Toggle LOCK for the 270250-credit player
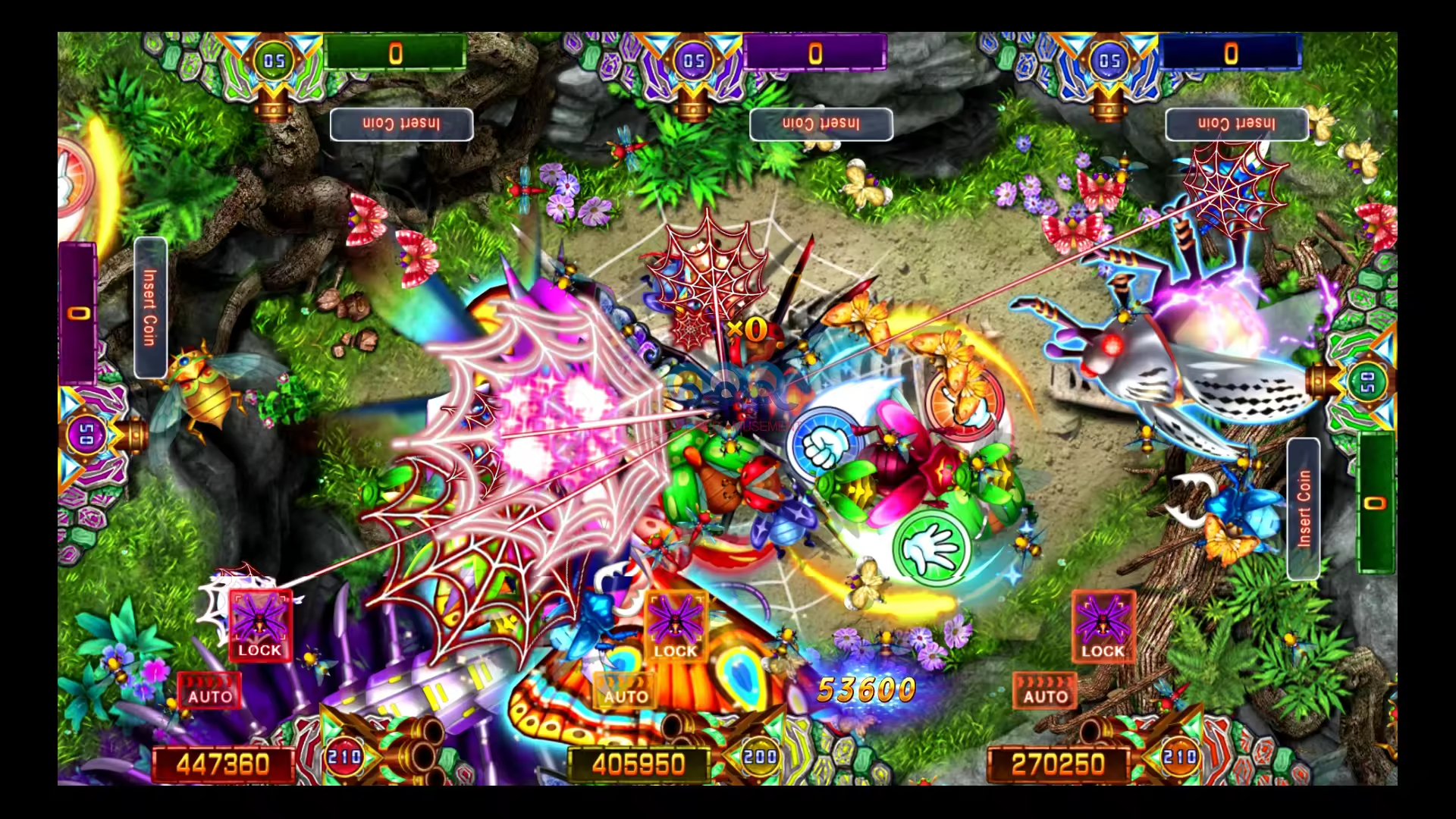This screenshot has height=819, width=1456. tap(1103, 626)
